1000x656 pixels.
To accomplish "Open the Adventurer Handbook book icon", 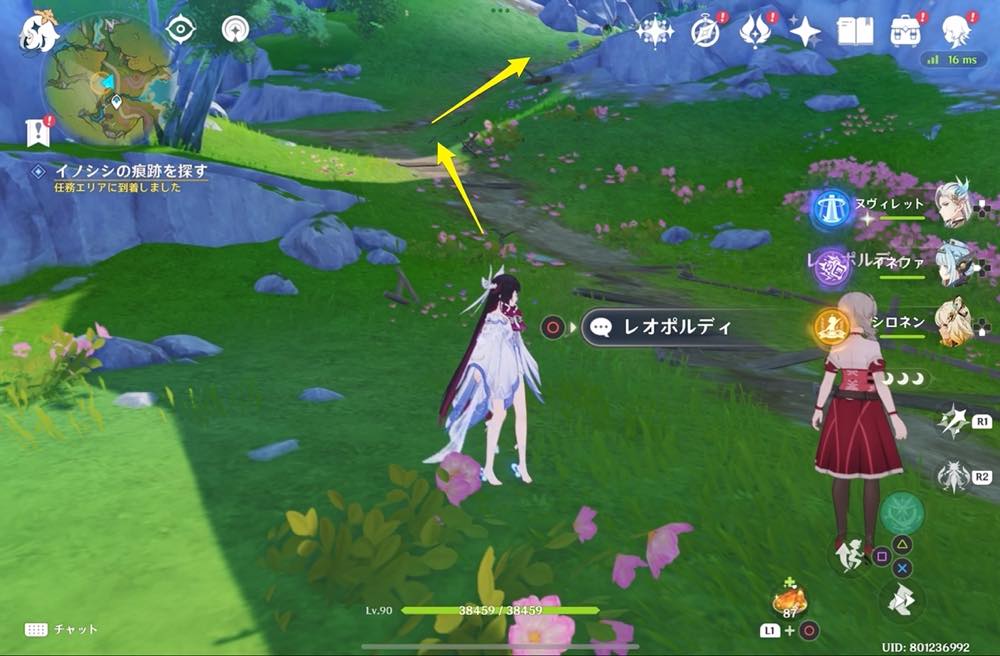I will tap(856, 31).
